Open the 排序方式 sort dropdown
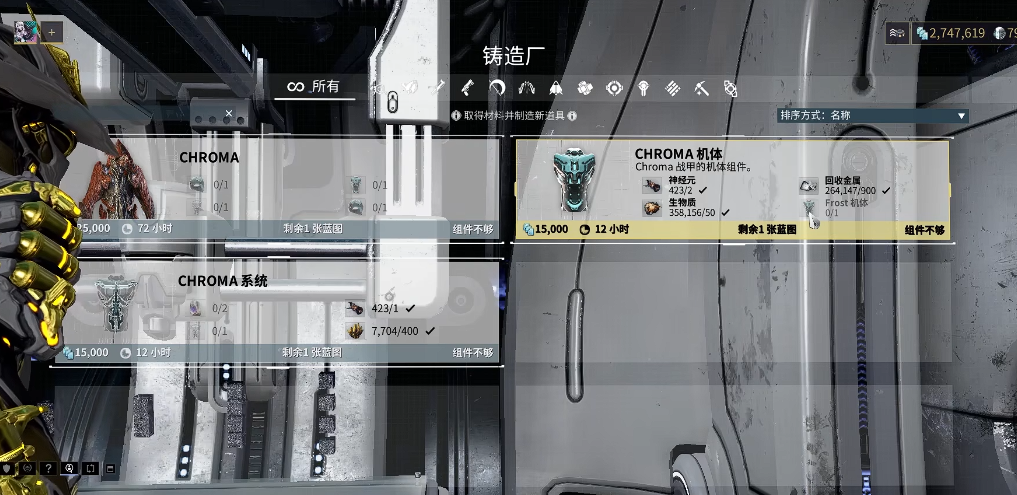 click(873, 116)
